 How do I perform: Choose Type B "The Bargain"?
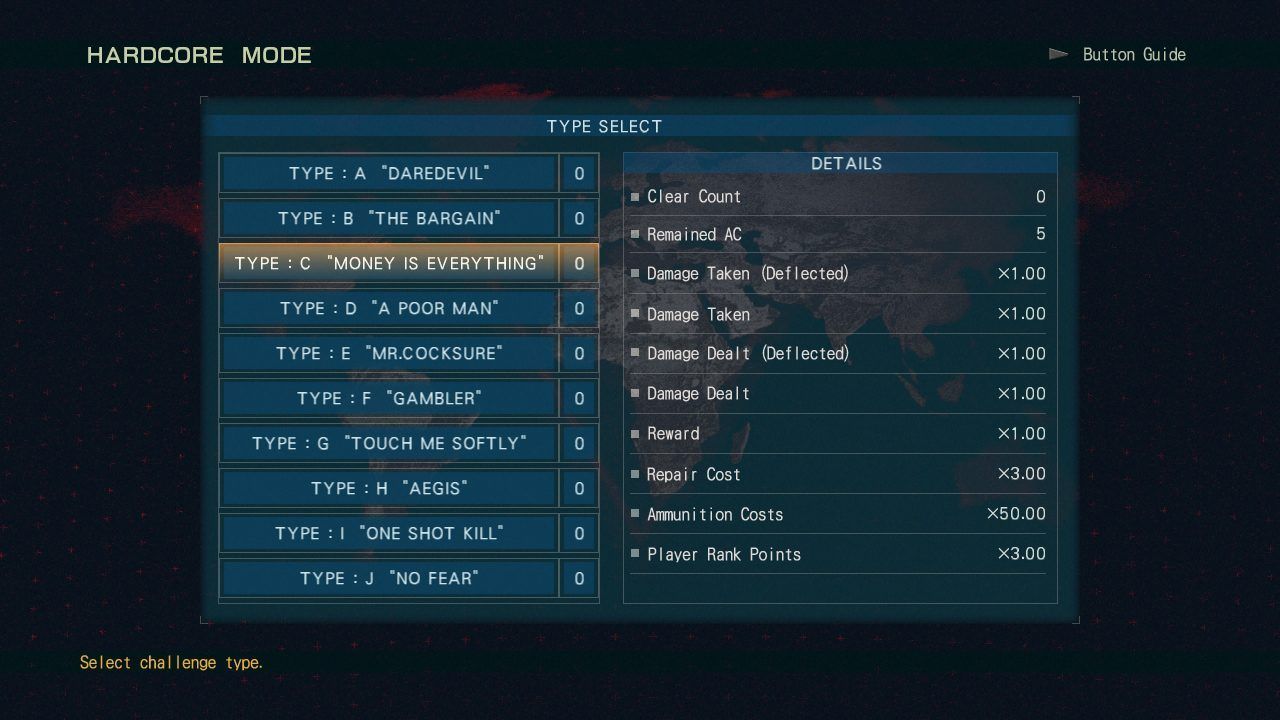[x=389, y=218]
